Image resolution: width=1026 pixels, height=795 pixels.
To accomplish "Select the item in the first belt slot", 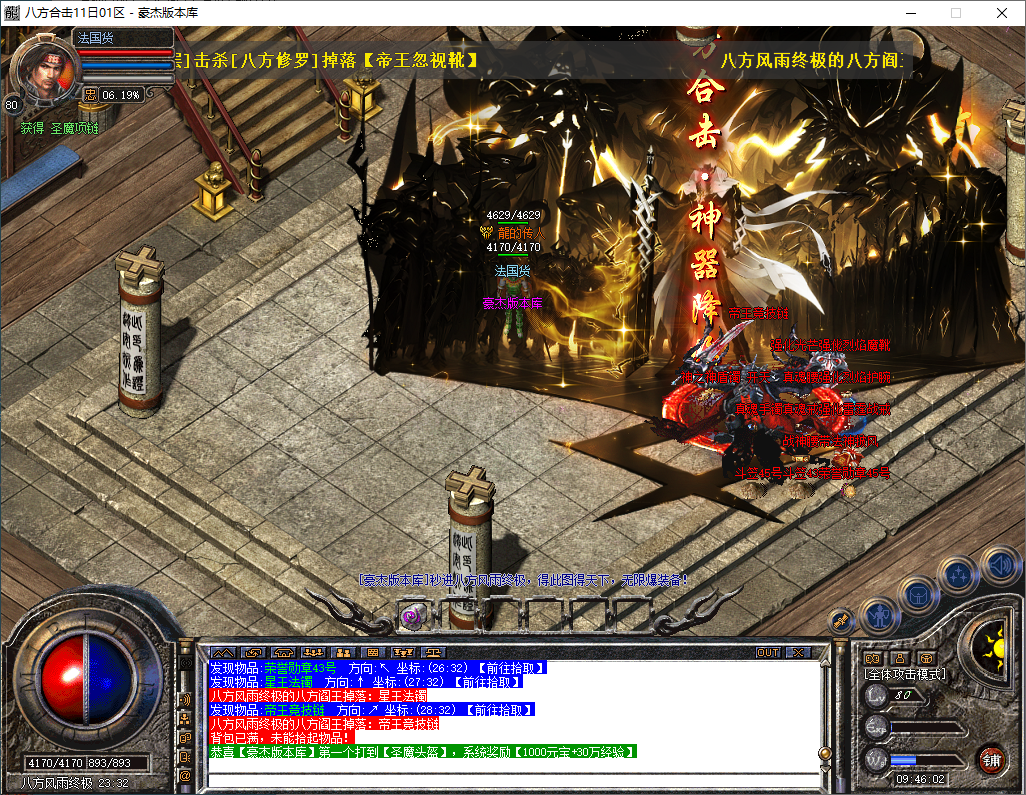I will 411,616.
